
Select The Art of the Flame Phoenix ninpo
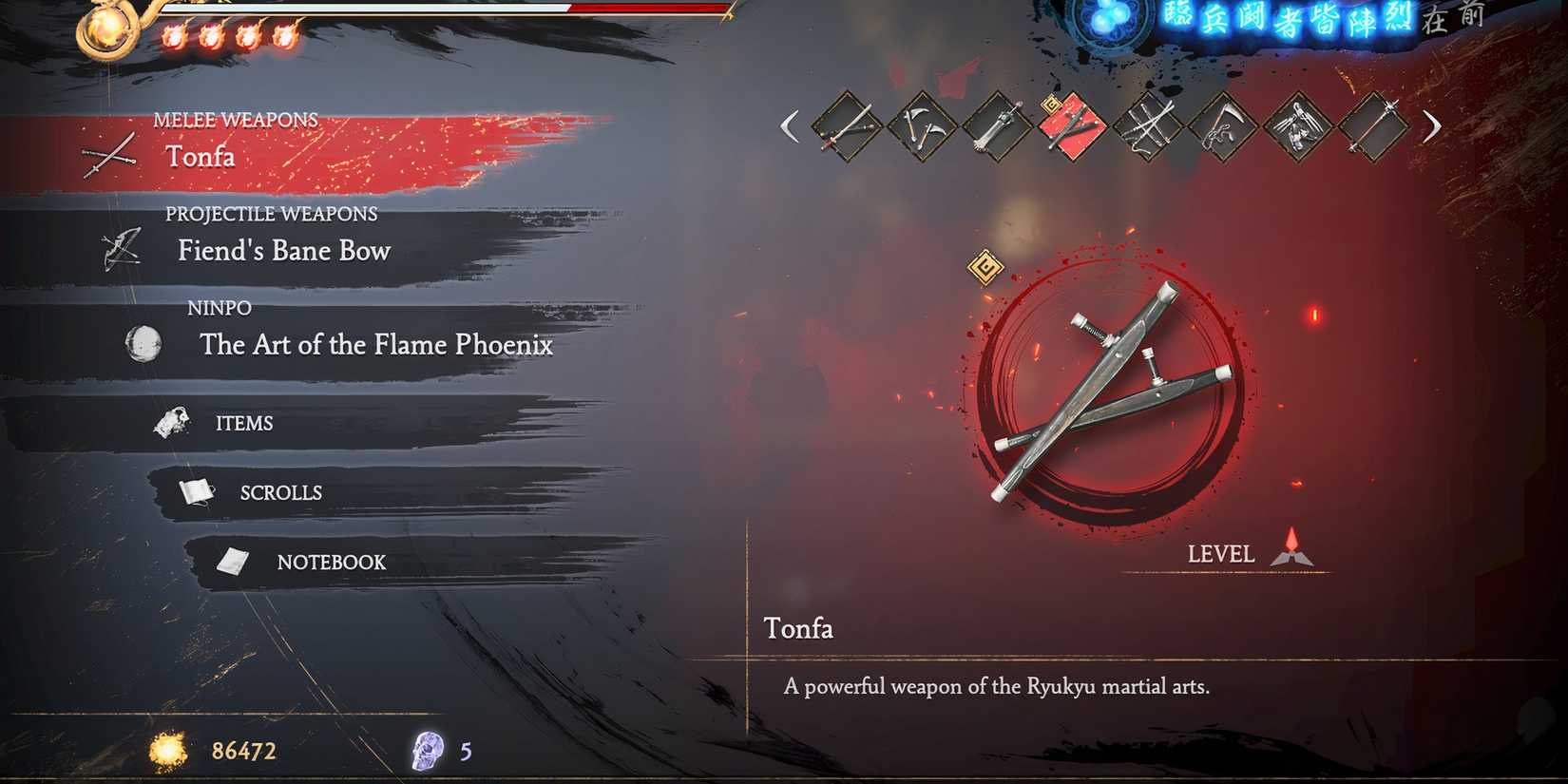point(376,345)
